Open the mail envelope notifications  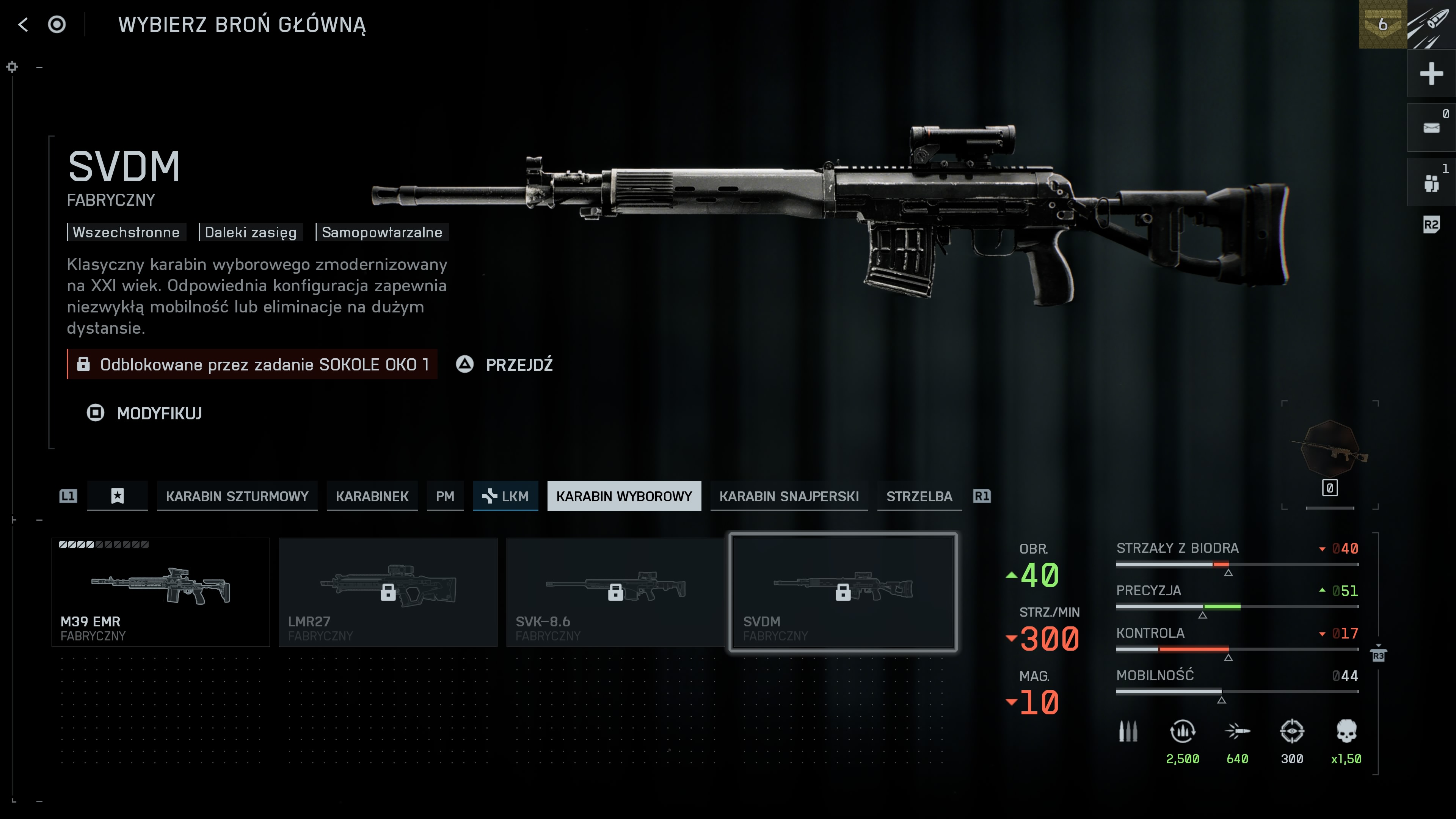coord(1431,128)
